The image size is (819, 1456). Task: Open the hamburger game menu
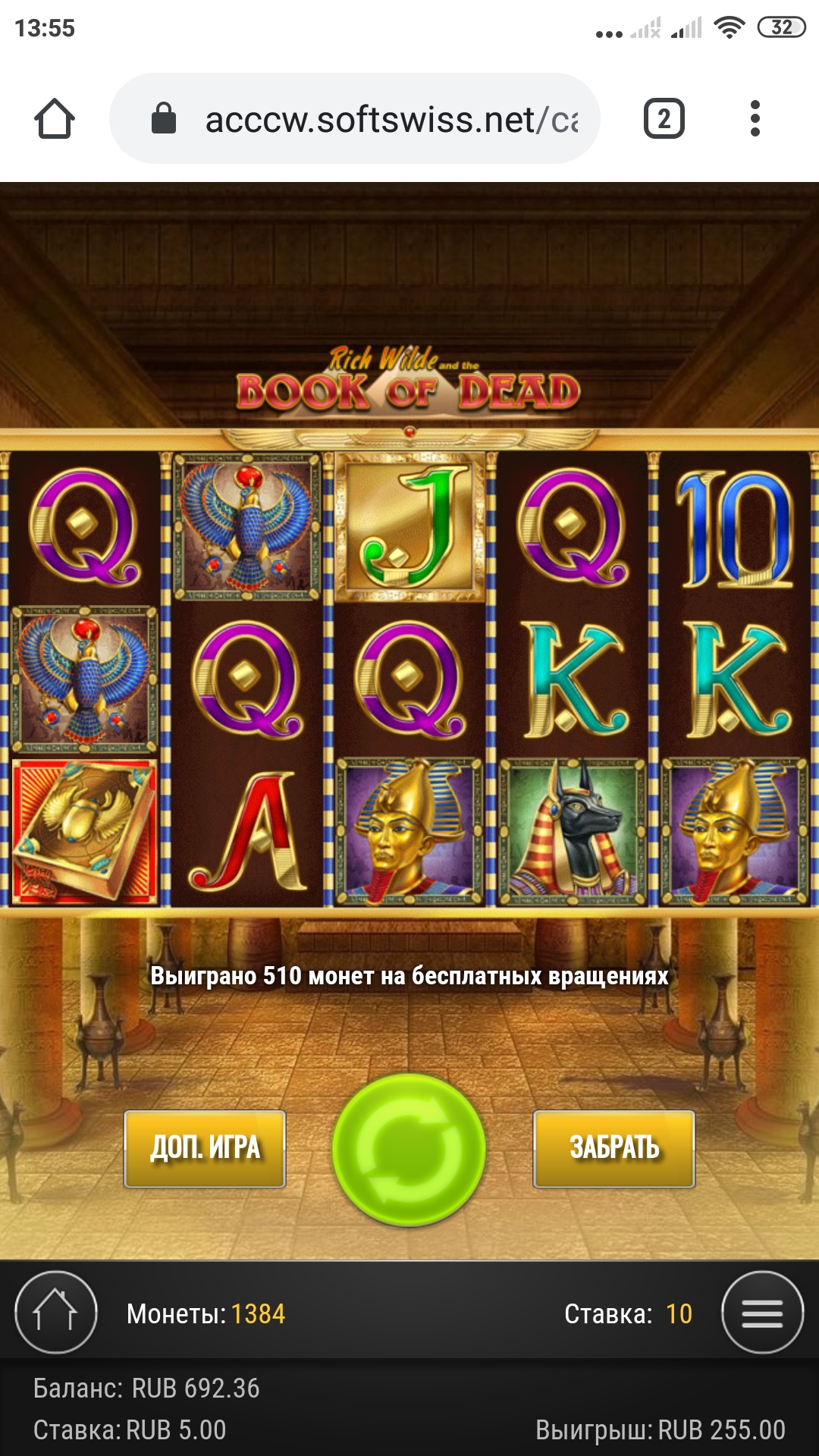click(x=762, y=1313)
